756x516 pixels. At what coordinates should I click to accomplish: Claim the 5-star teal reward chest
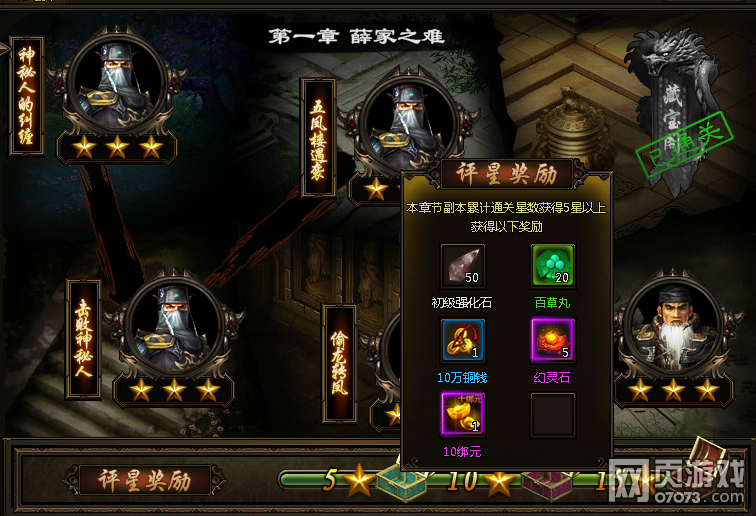[x=402, y=482]
